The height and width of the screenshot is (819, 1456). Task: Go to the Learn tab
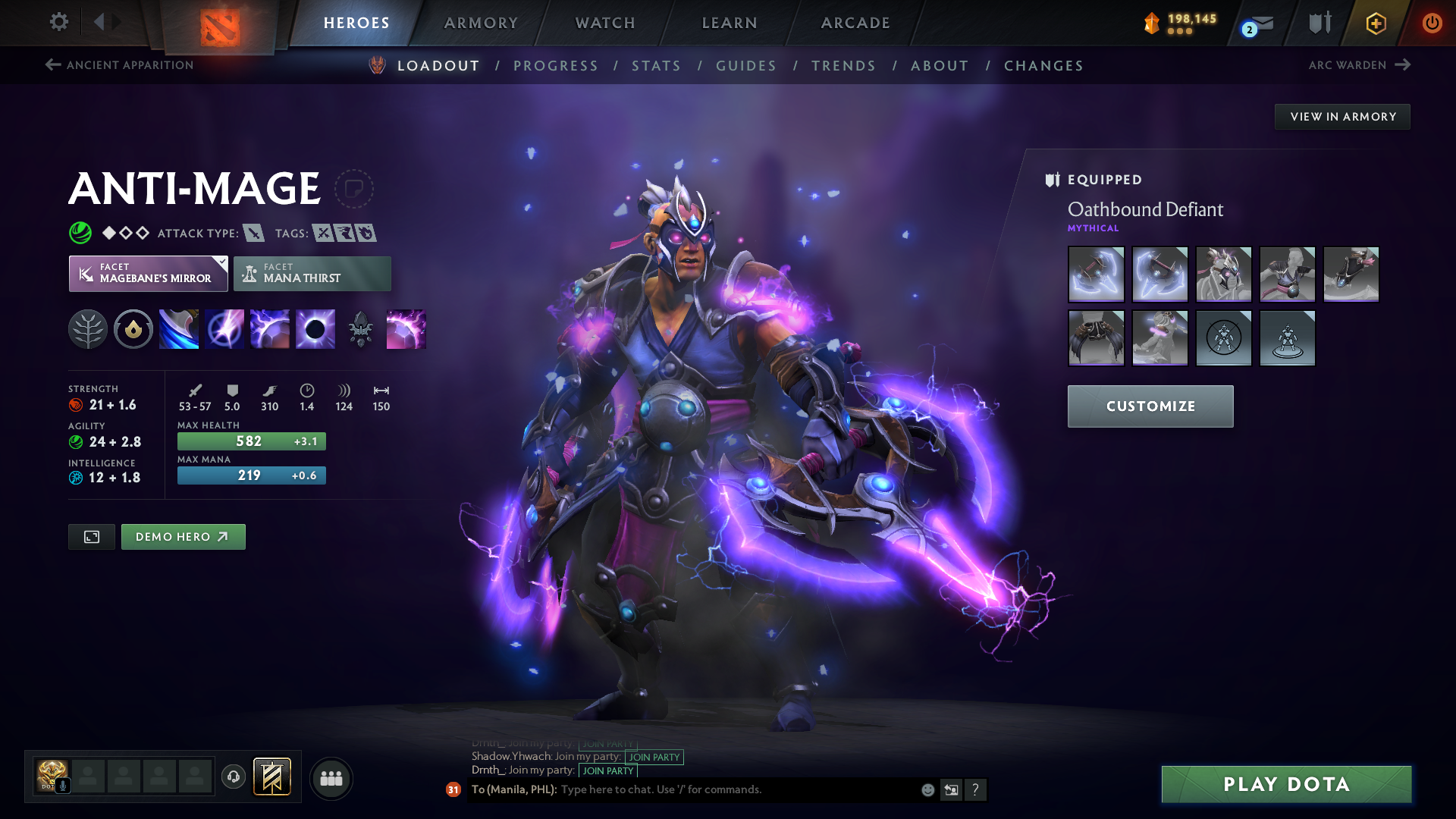730,23
